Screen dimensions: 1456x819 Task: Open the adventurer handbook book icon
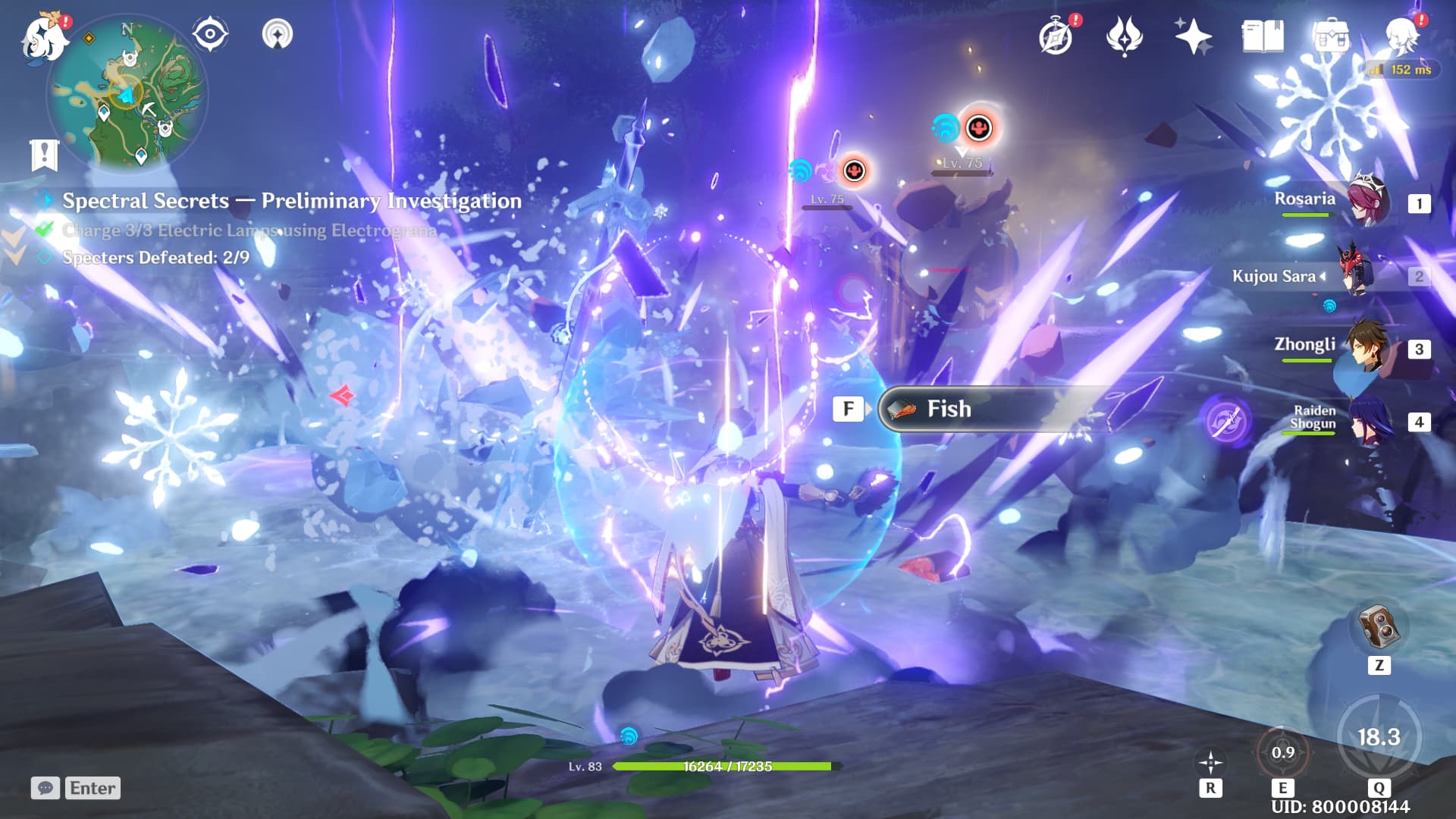tap(1262, 36)
